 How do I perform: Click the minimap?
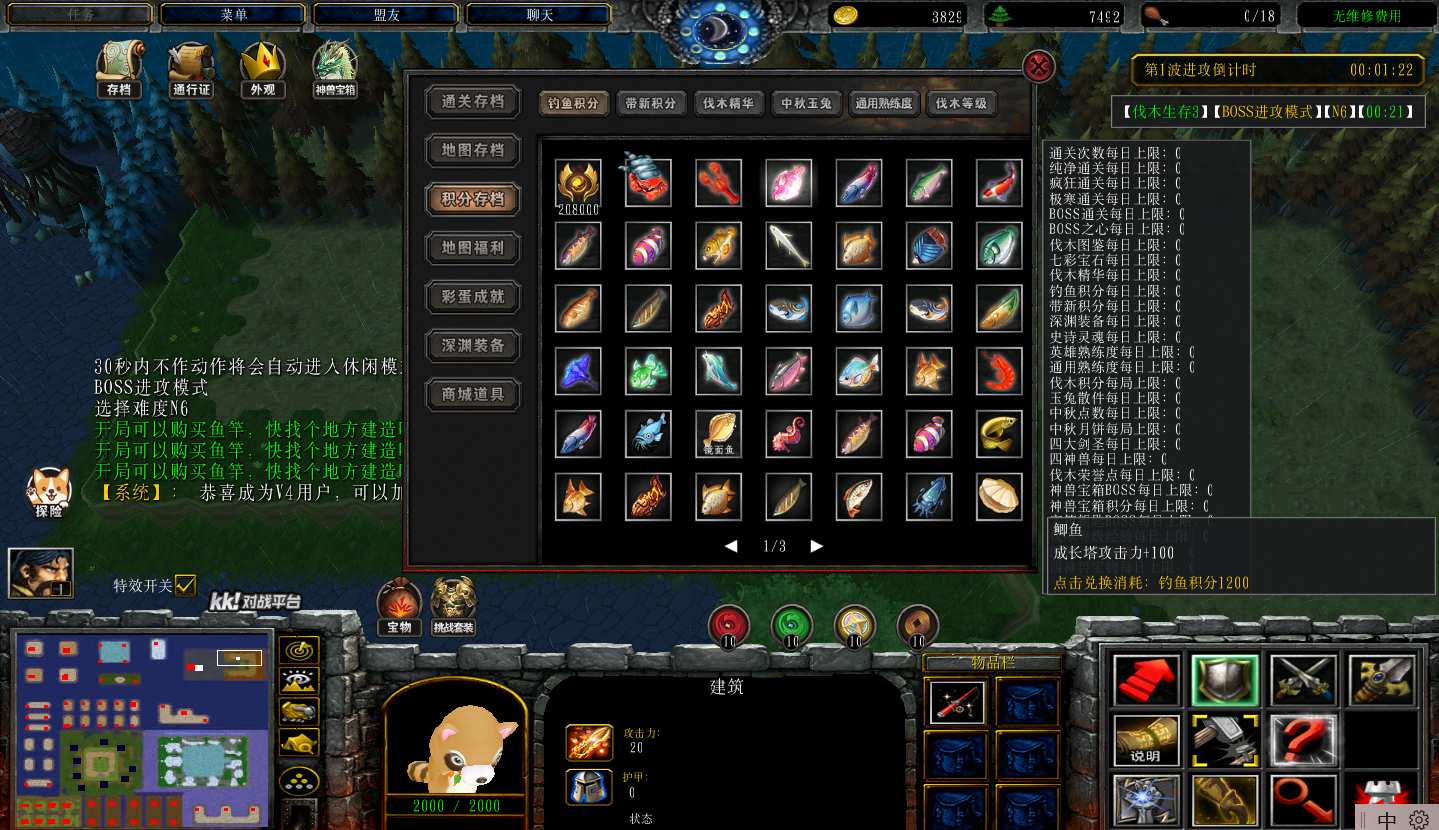[x=142, y=727]
